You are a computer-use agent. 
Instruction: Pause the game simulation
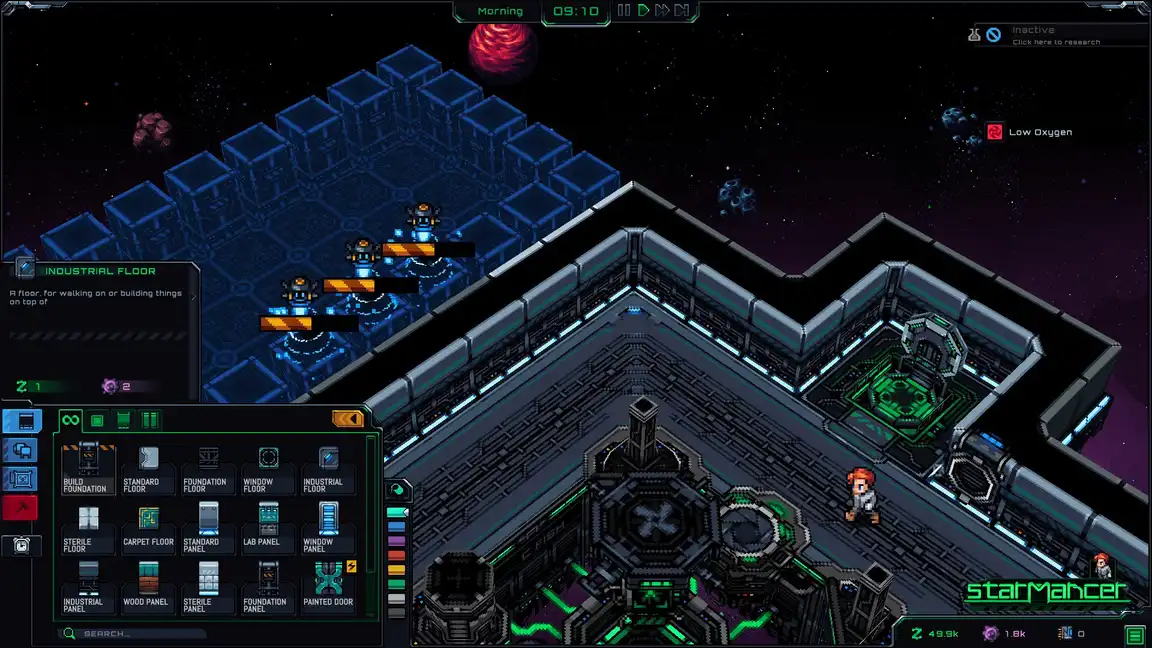click(x=624, y=11)
